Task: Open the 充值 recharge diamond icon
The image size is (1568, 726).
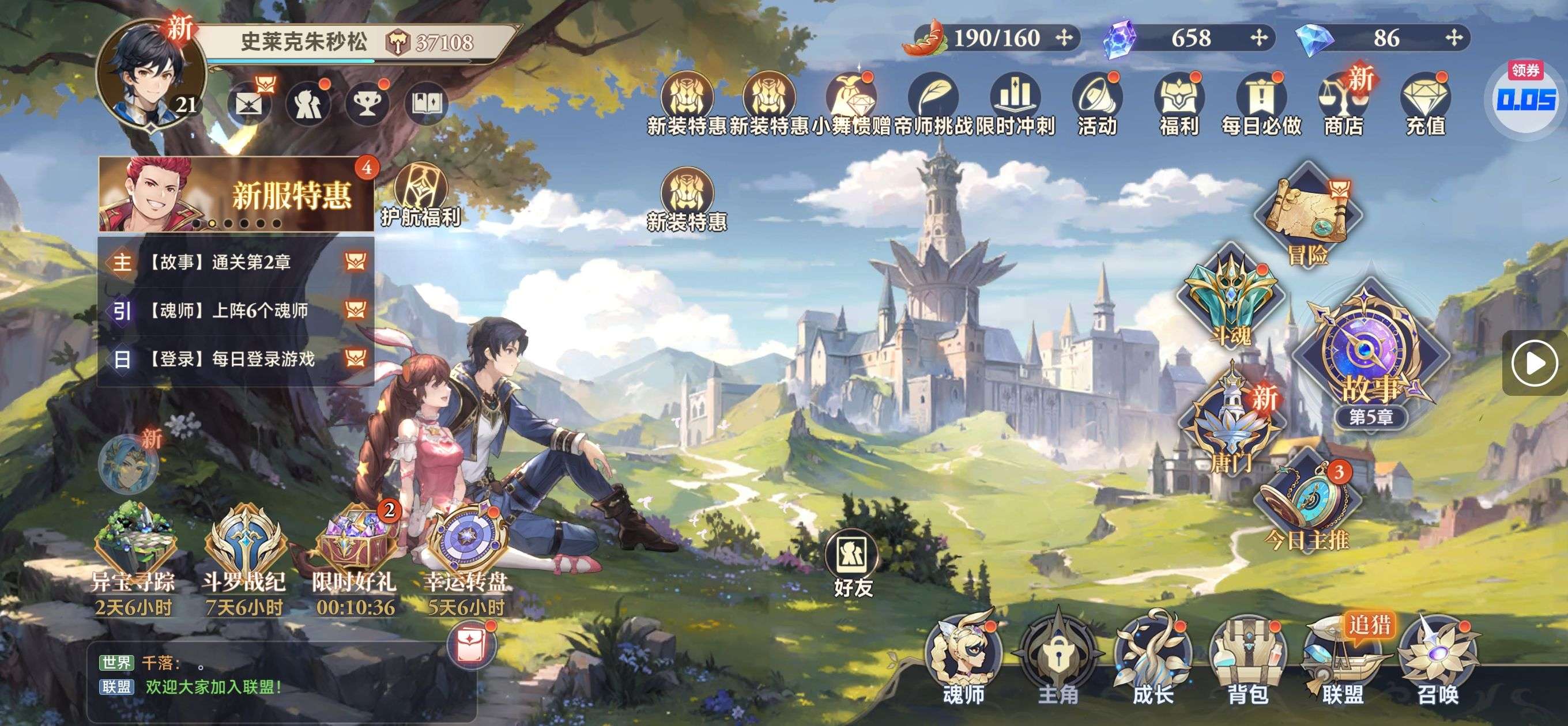Action: (x=1425, y=104)
